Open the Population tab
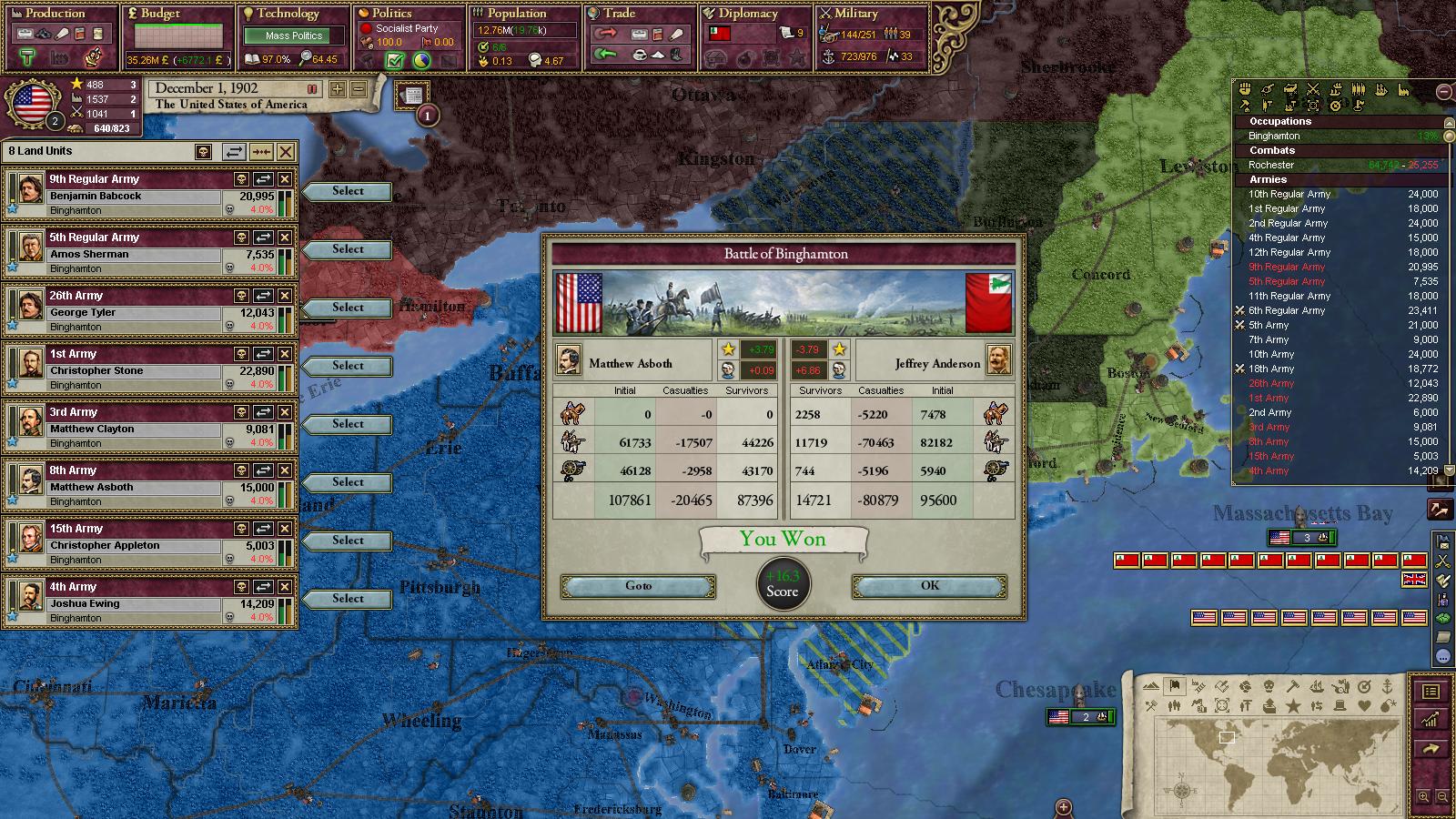The width and height of the screenshot is (1456, 819). [x=517, y=14]
